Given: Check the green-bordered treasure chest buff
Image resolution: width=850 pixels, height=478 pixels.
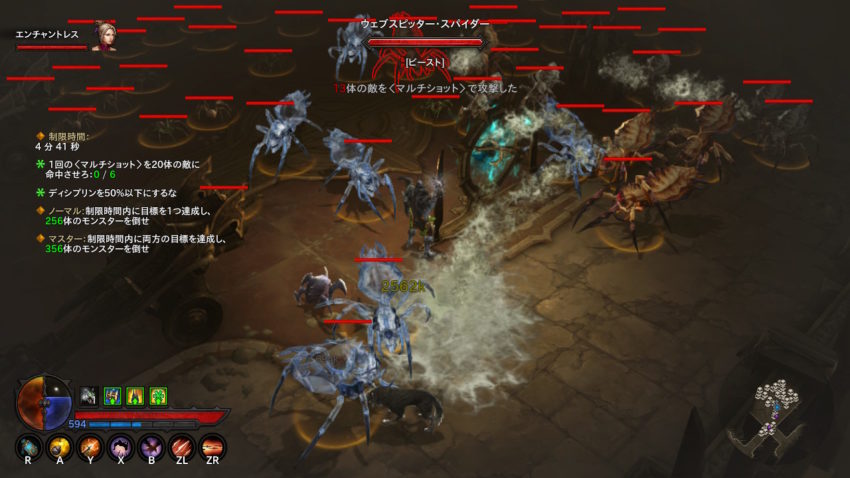Looking at the screenshot, I should pyautogui.click(x=112, y=396).
